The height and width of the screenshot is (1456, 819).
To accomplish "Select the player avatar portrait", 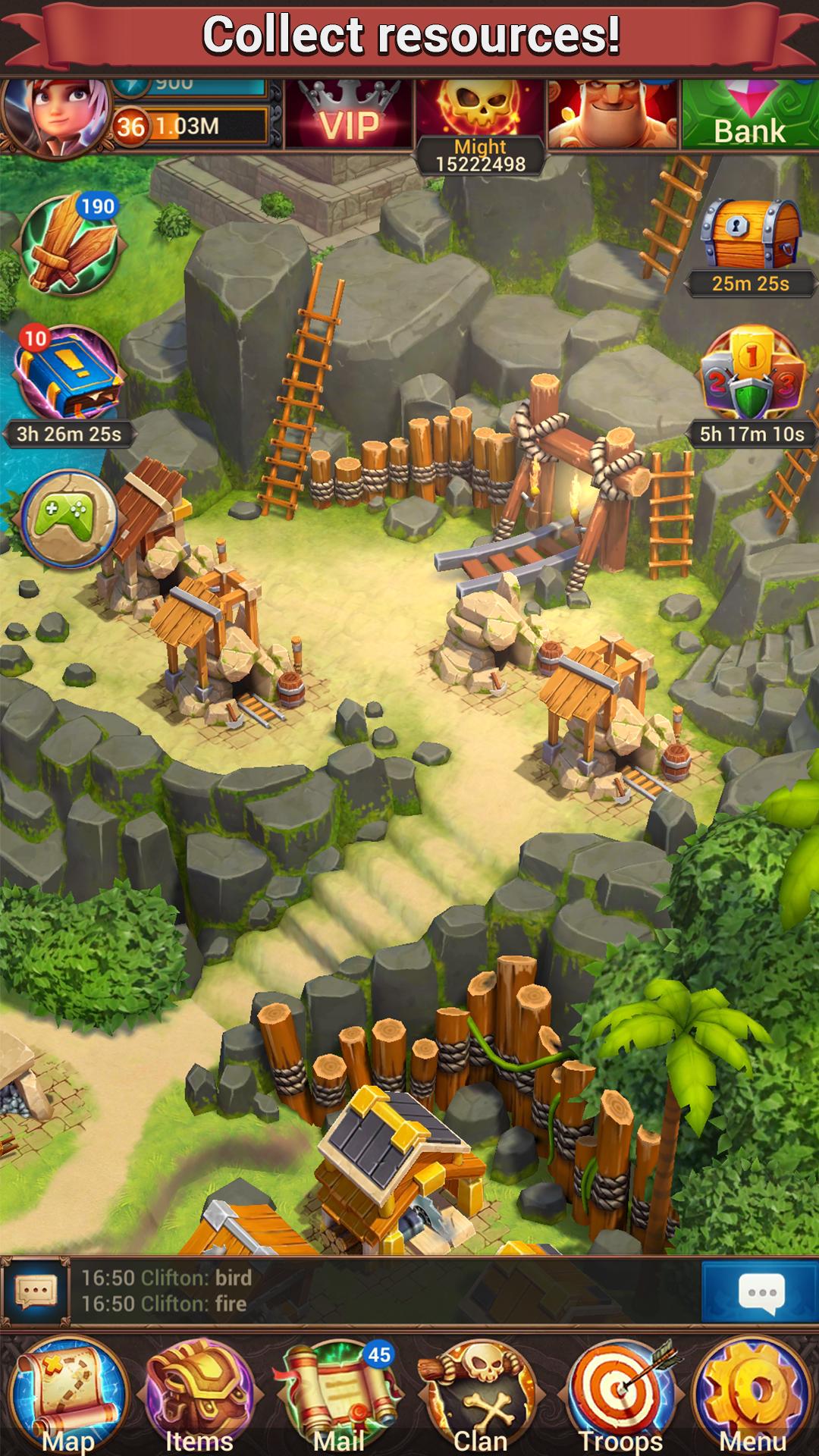I will coord(55,115).
